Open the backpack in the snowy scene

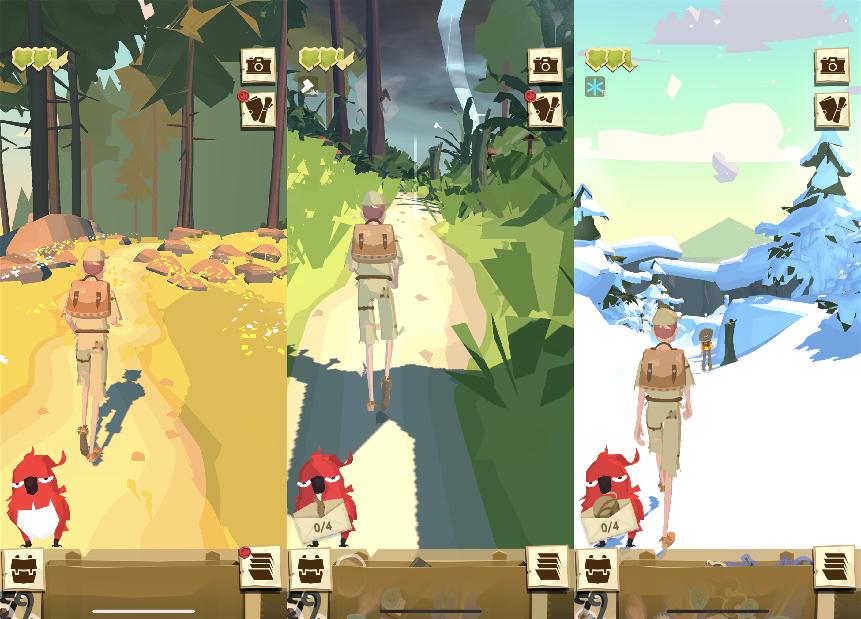pyautogui.click(x=597, y=569)
